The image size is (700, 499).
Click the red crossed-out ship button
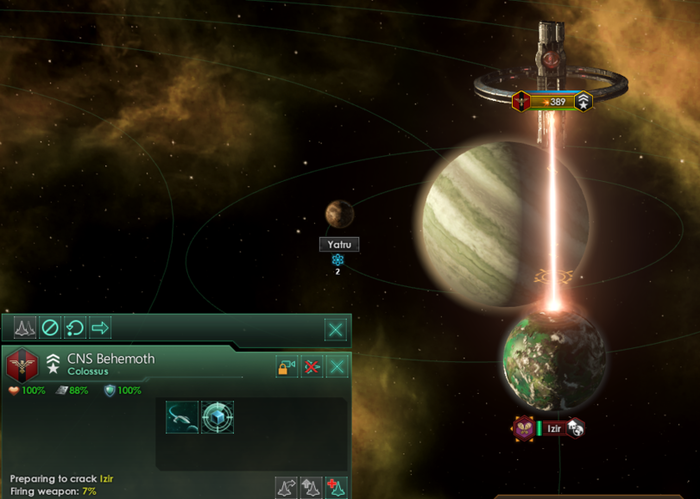[x=313, y=367]
